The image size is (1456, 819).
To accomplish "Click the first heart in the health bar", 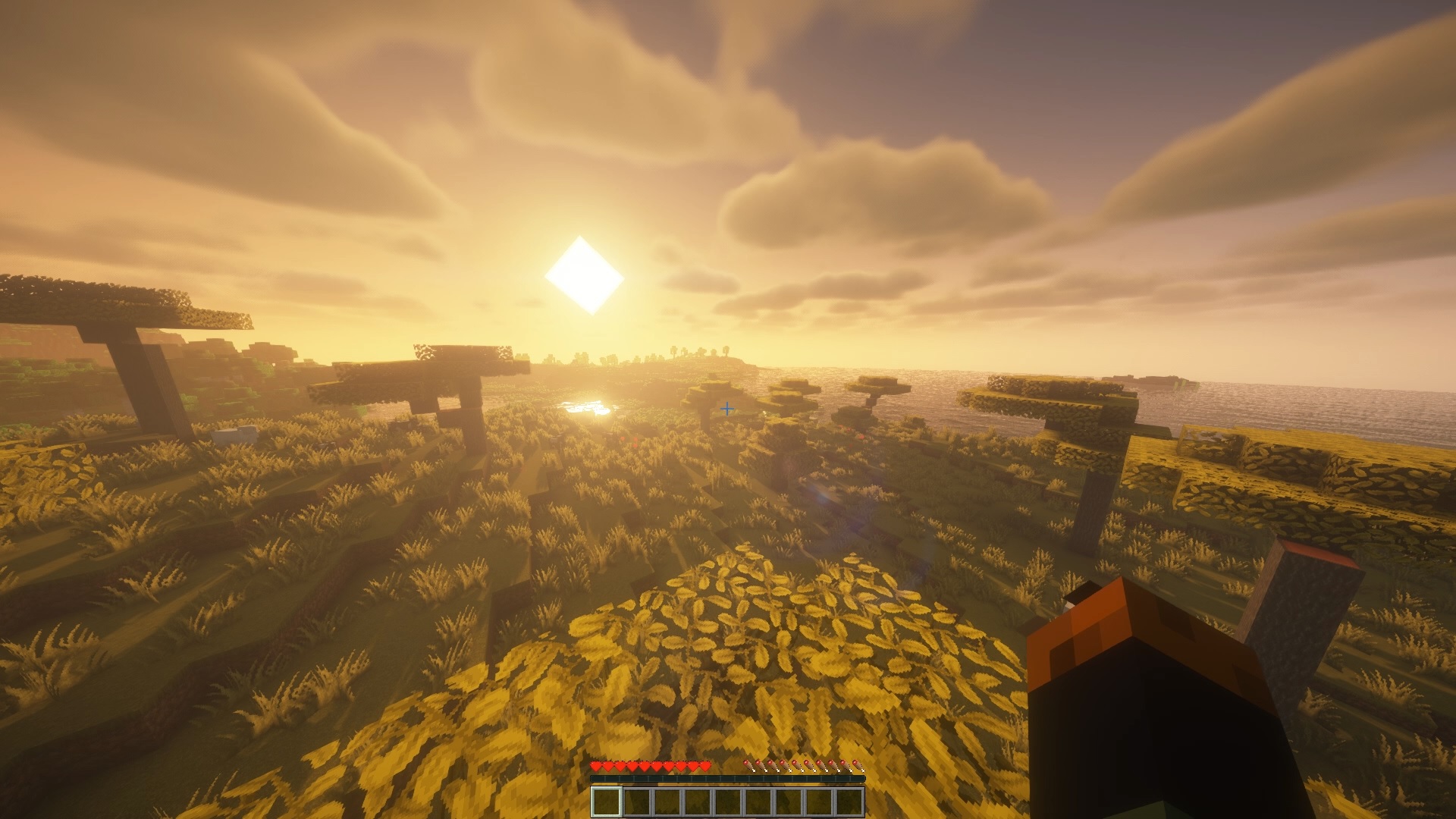I will pos(597,766).
